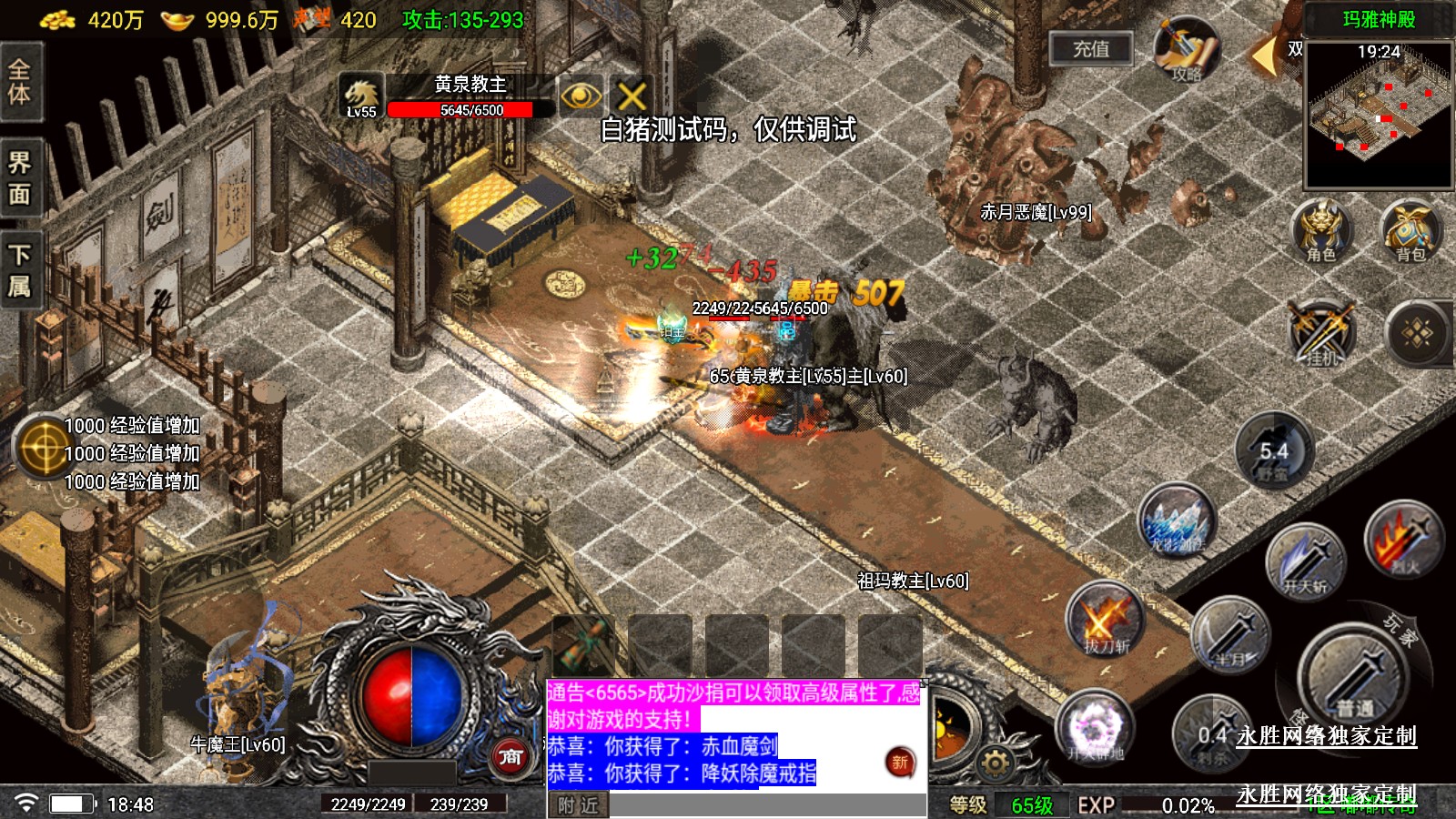Viewport: 1456px width, 819px height.
Task: Activate the 烈火 flaming sword skill
Action: [x=1402, y=541]
